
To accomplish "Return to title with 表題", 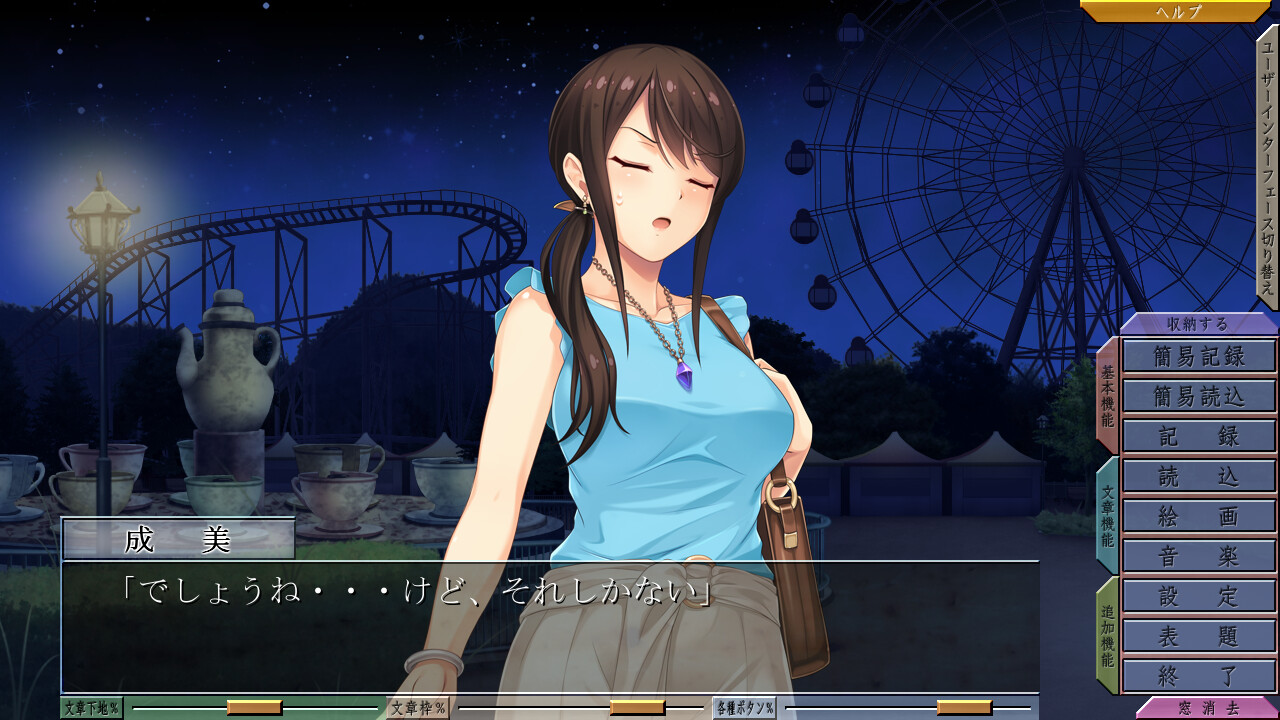I will [1199, 636].
